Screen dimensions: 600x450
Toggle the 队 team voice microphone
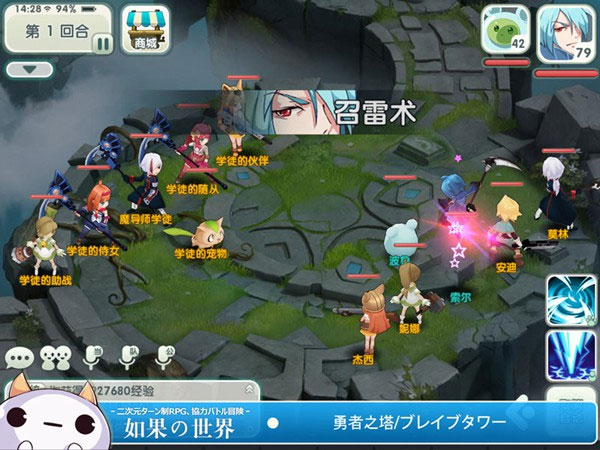[129, 357]
